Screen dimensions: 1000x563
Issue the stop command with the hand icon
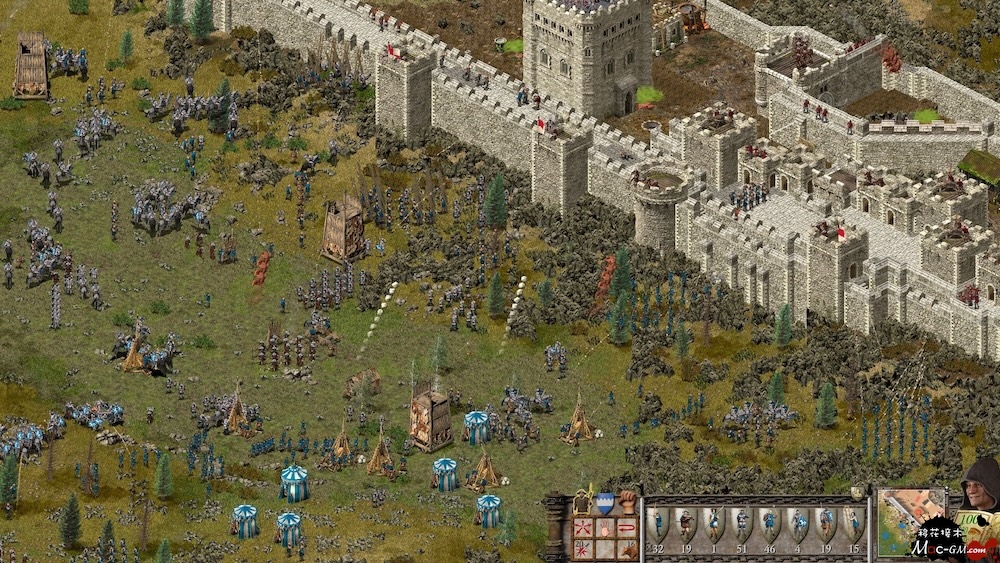[604, 527]
